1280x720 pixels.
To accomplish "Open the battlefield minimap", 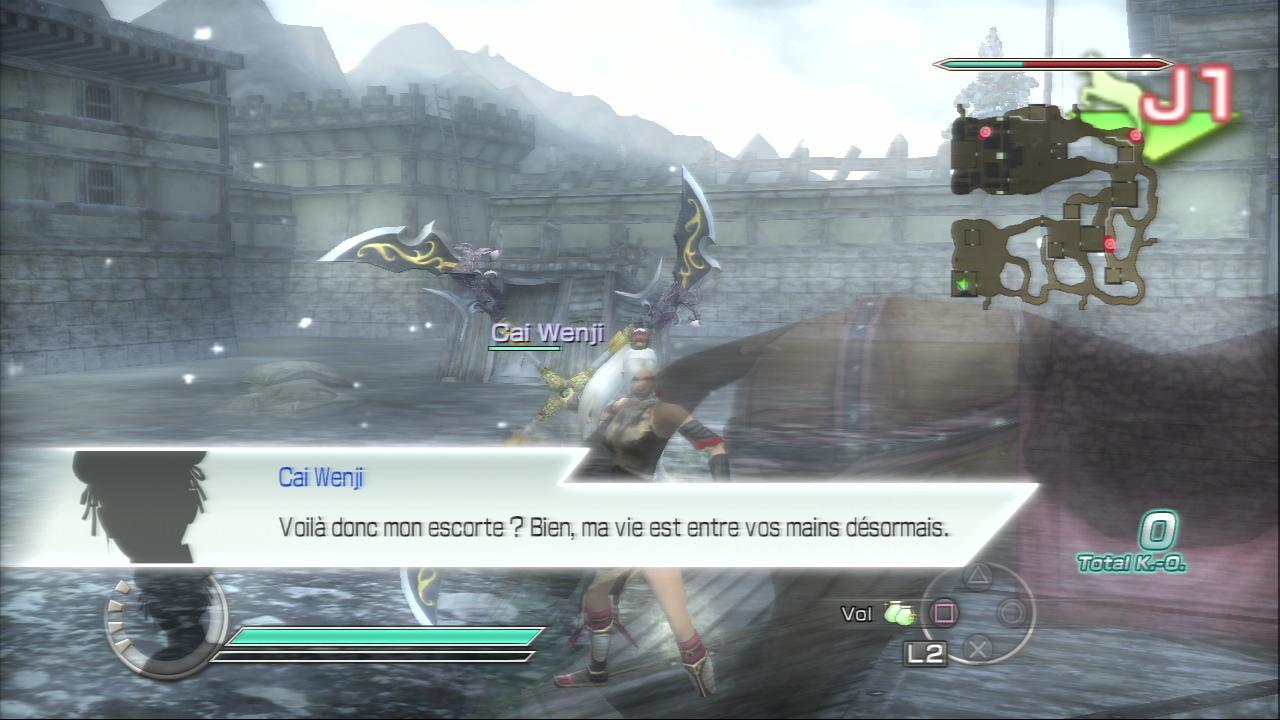I will (1055, 205).
